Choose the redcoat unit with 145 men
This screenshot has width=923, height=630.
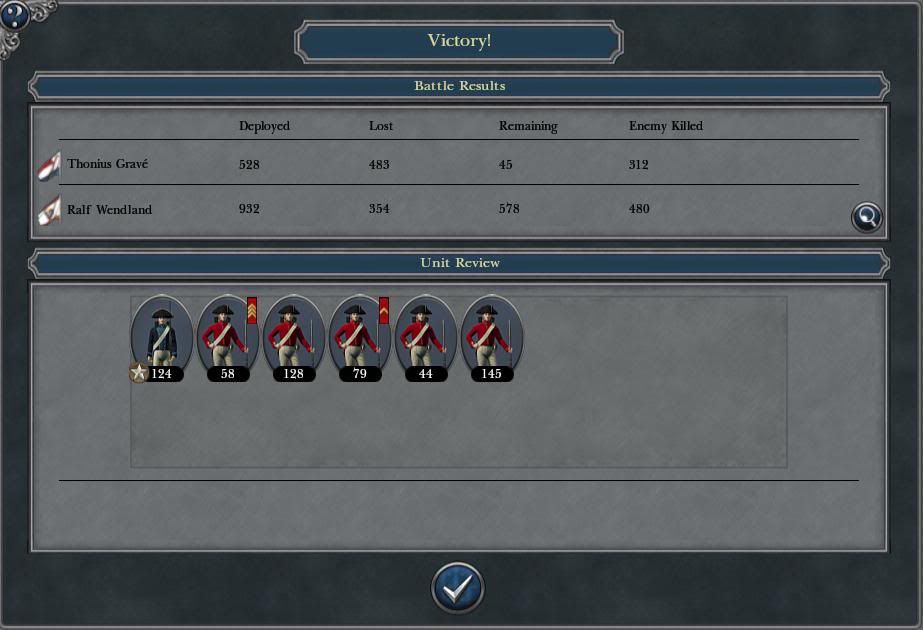pyautogui.click(x=491, y=335)
